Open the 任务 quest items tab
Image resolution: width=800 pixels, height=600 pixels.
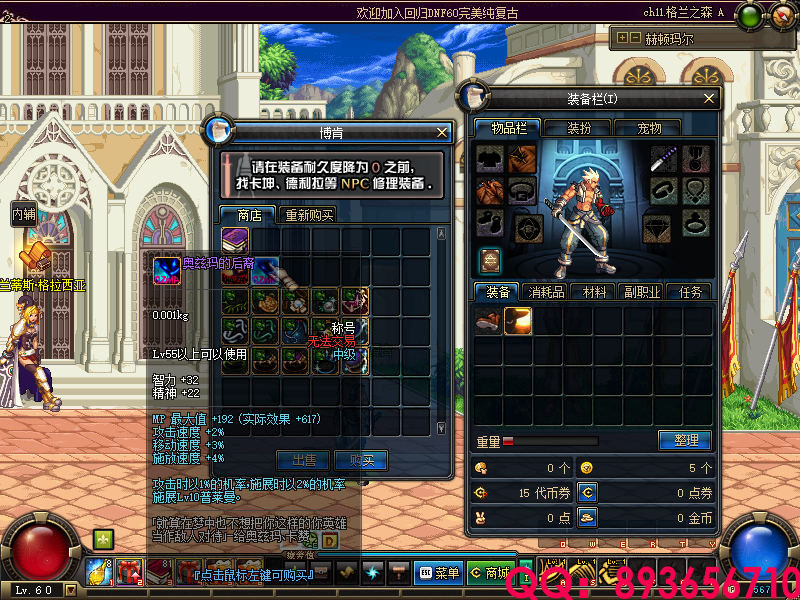[690, 292]
